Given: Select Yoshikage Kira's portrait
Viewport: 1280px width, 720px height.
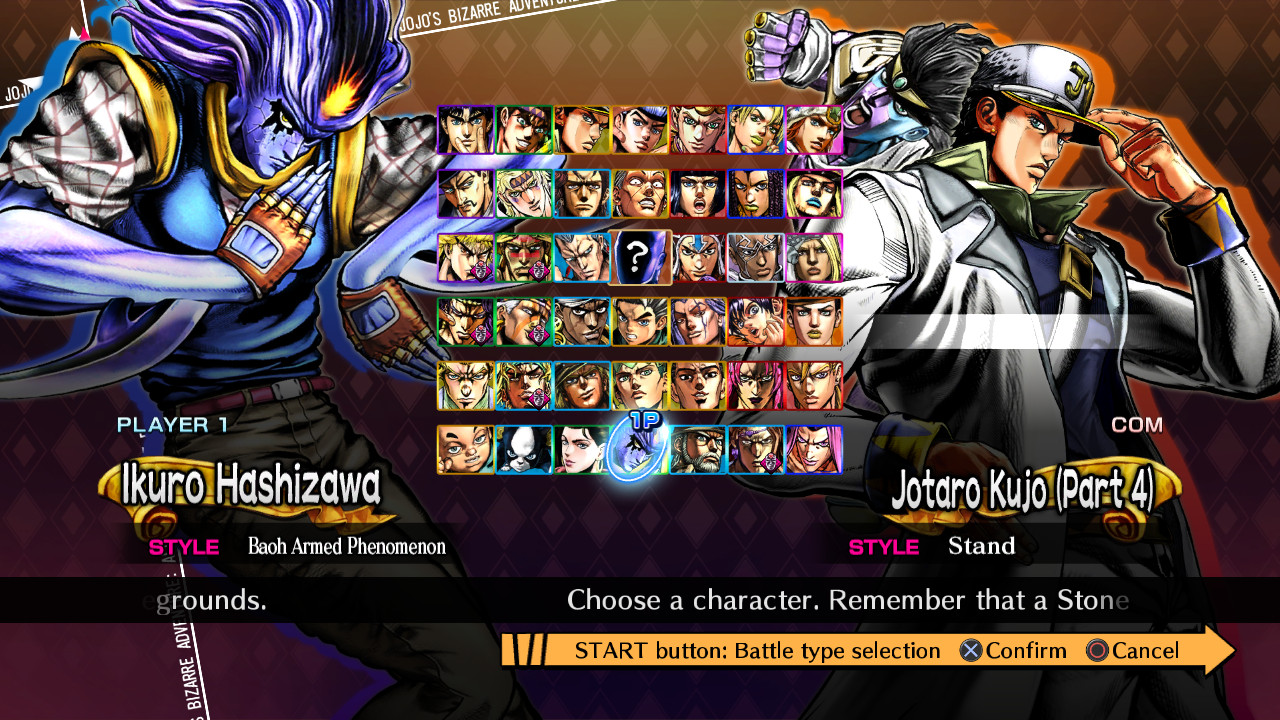Looking at the screenshot, I should click(x=464, y=387).
